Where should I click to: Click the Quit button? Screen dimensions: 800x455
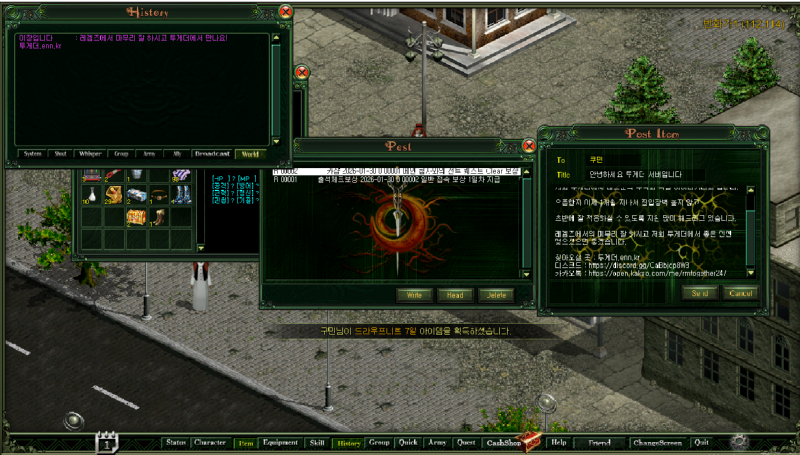pyautogui.click(x=701, y=442)
